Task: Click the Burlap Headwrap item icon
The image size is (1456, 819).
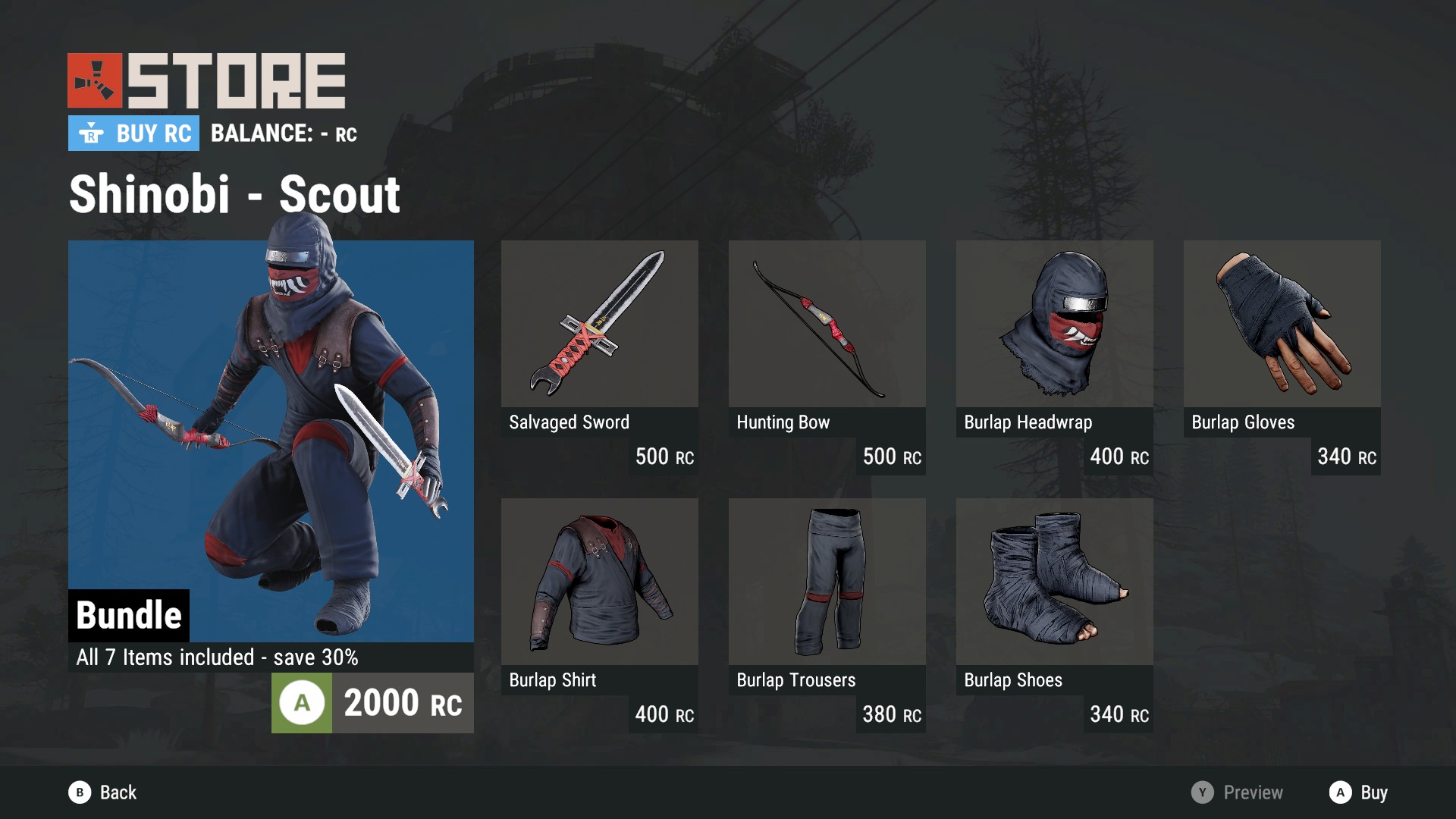Action: (x=1054, y=325)
